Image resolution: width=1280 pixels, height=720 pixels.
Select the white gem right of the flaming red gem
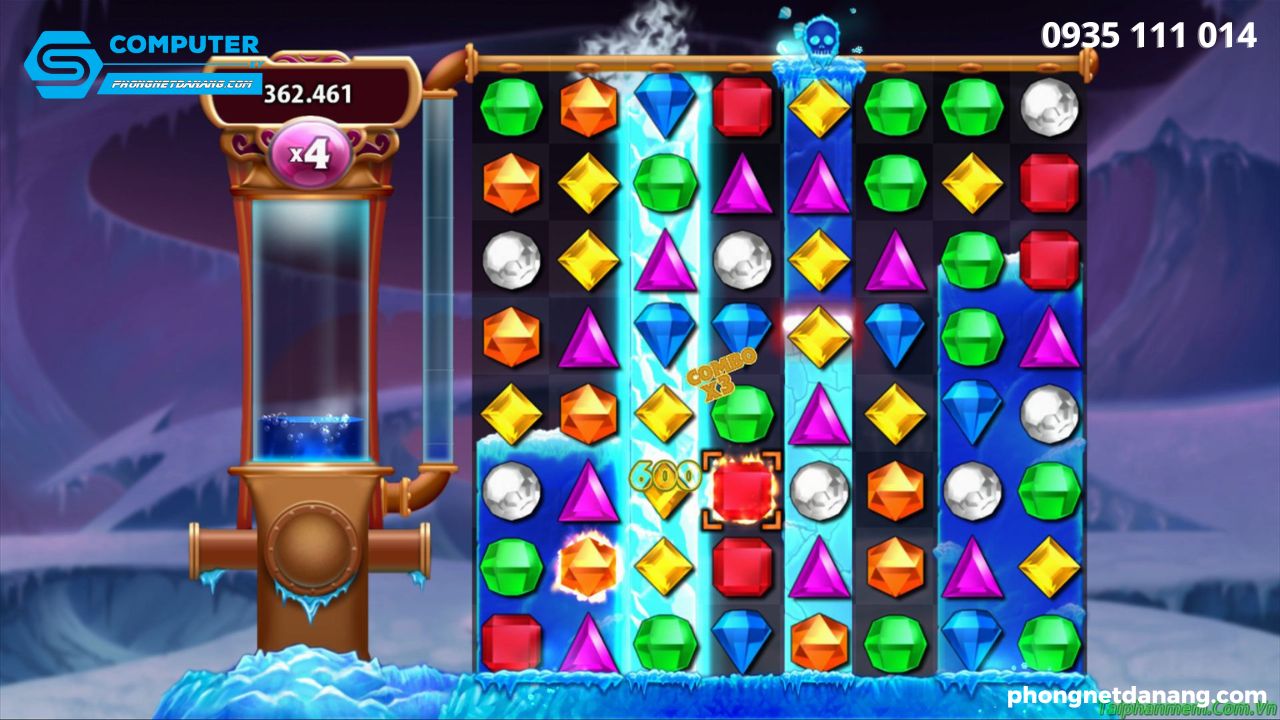pyautogui.click(x=819, y=489)
